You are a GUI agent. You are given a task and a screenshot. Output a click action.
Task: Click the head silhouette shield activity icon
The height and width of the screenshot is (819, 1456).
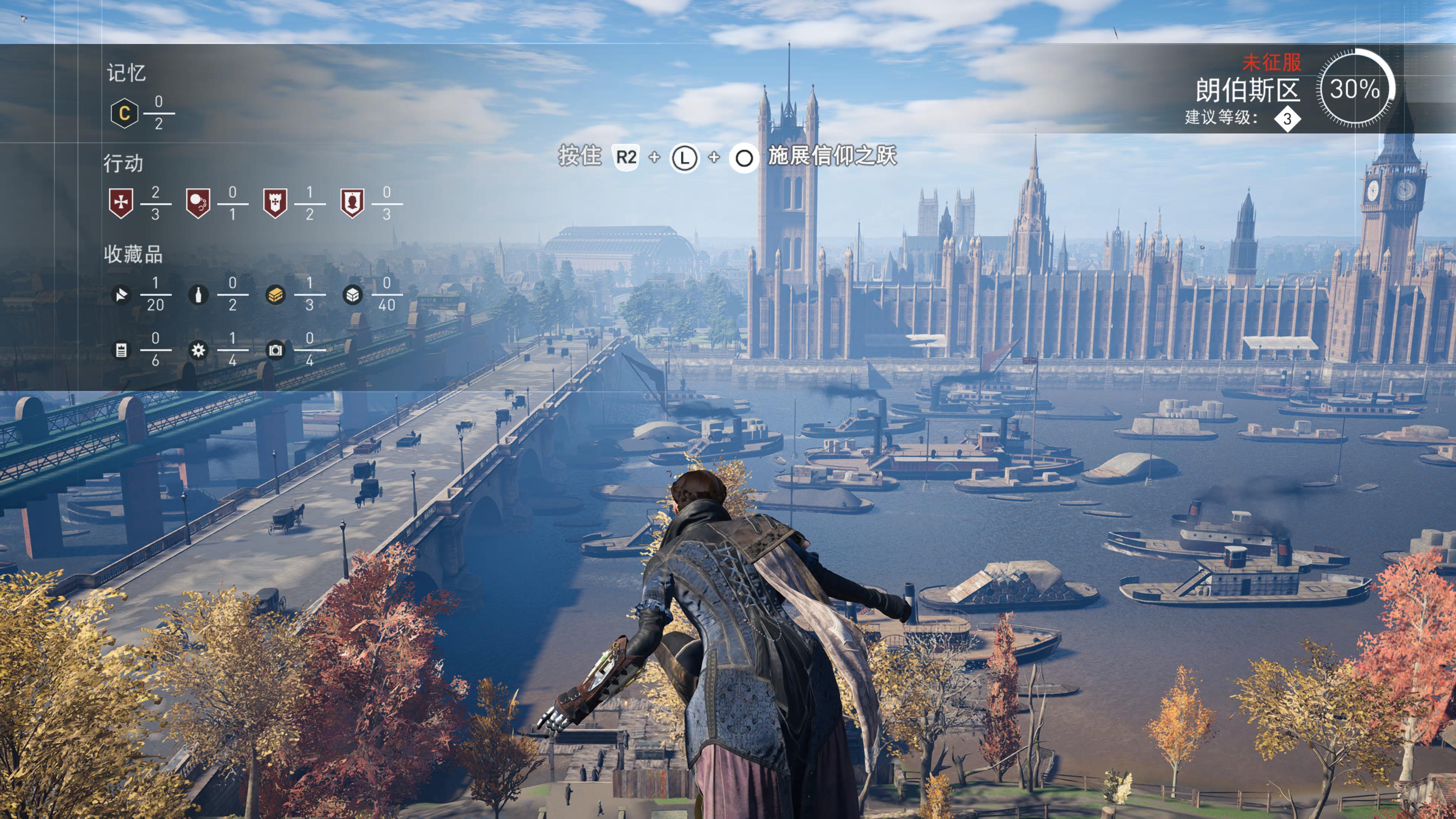[x=352, y=203]
